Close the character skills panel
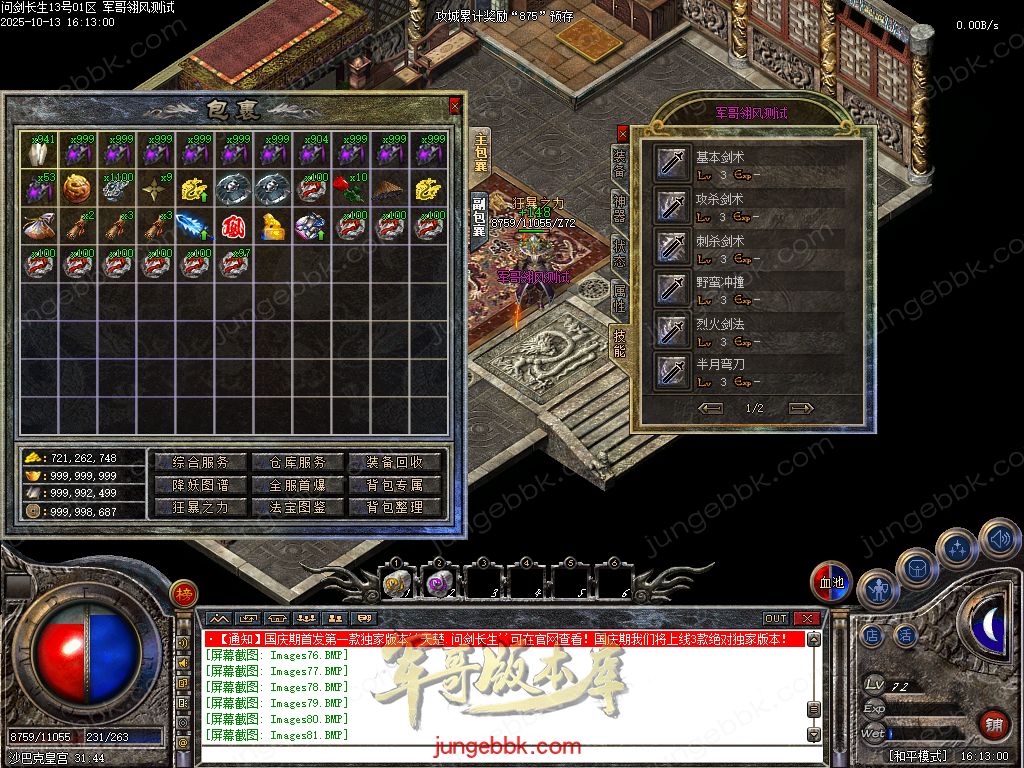Viewport: 1024px width, 768px height. click(x=622, y=132)
